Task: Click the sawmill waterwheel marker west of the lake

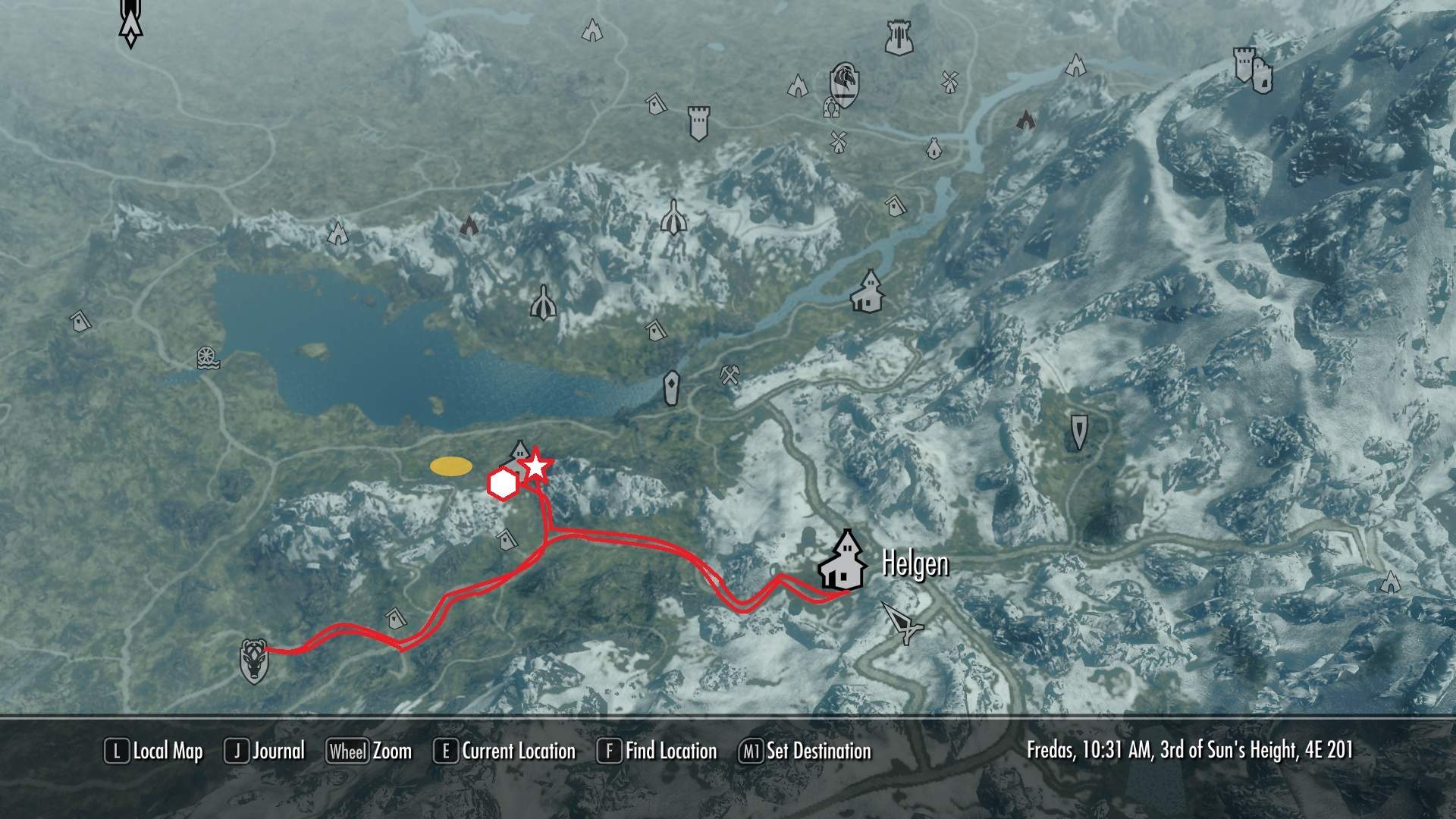Action: [207, 358]
